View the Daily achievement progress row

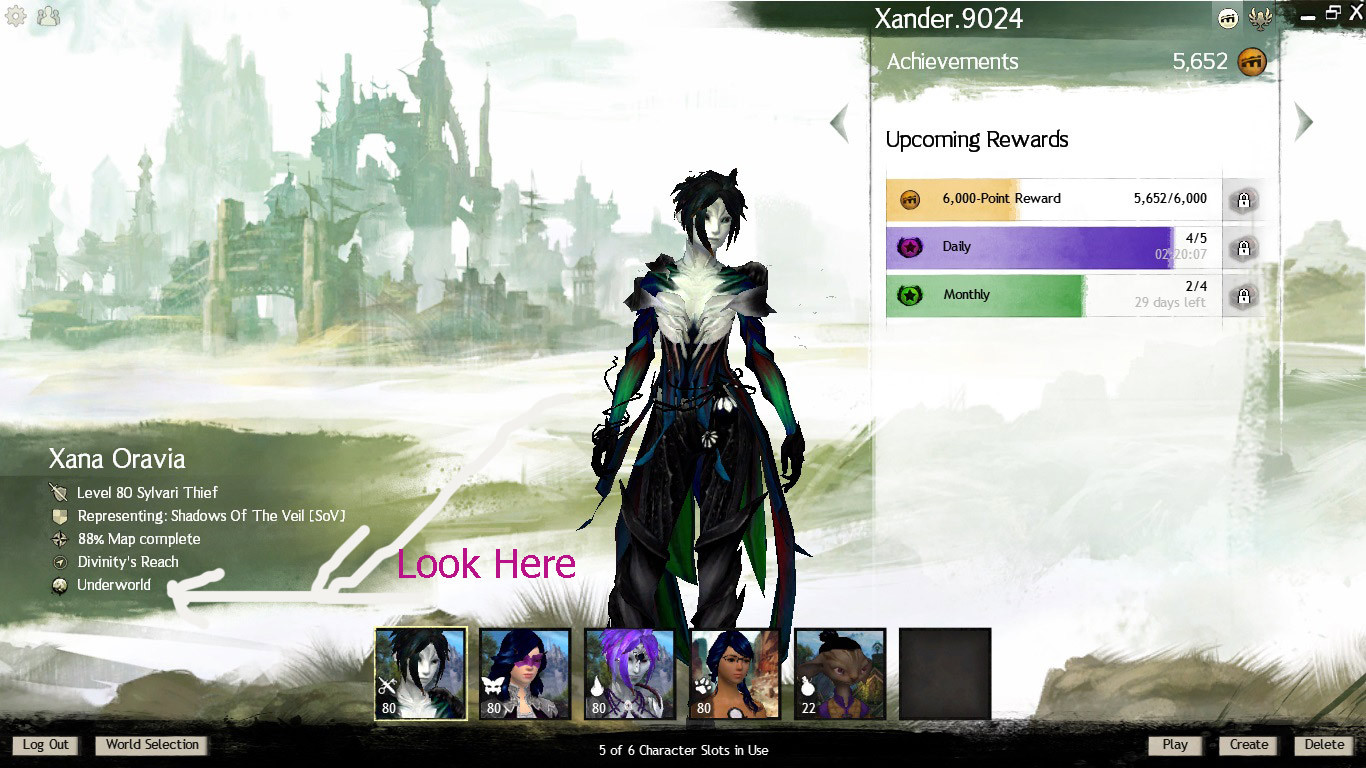(1053, 247)
